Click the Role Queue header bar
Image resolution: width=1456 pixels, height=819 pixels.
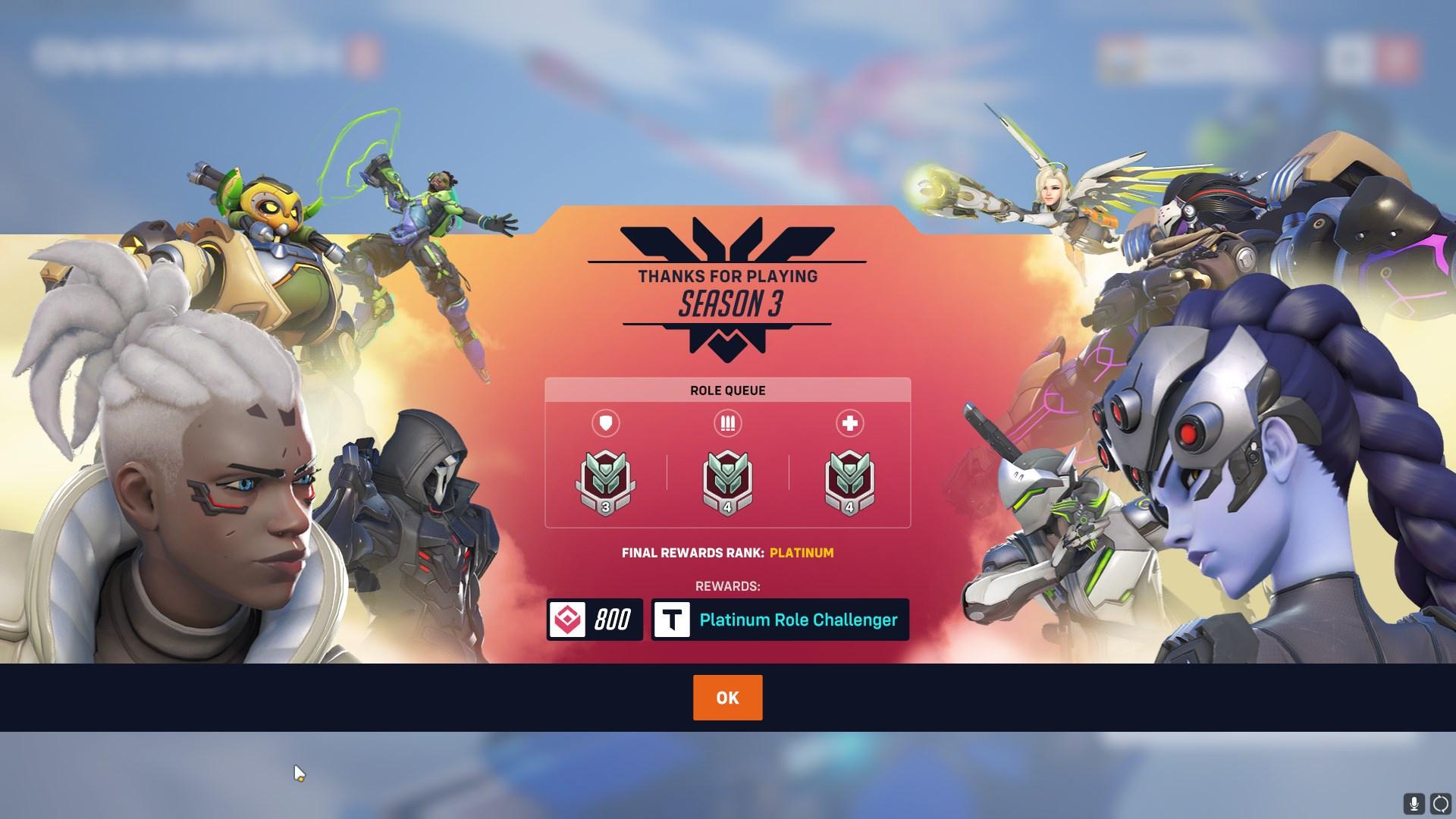tap(726, 391)
